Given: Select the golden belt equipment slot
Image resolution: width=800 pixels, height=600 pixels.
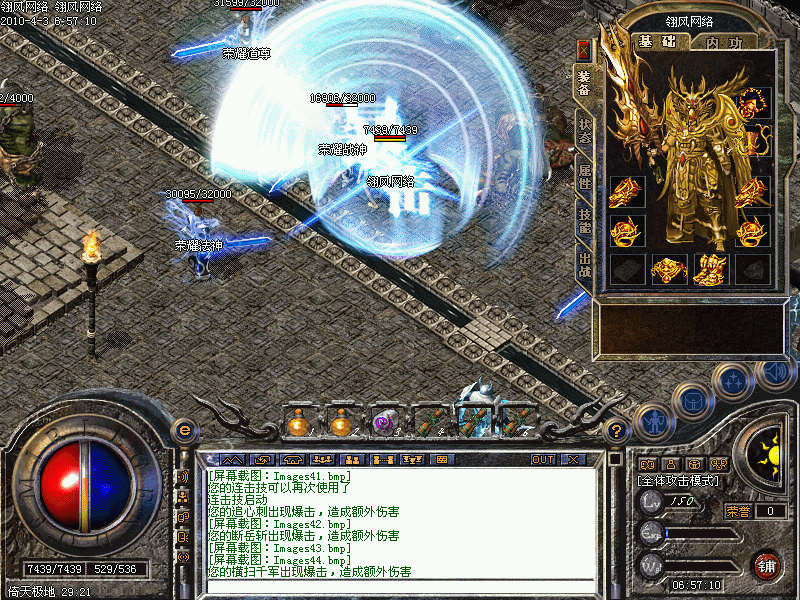Looking at the screenshot, I should tap(669, 268).
